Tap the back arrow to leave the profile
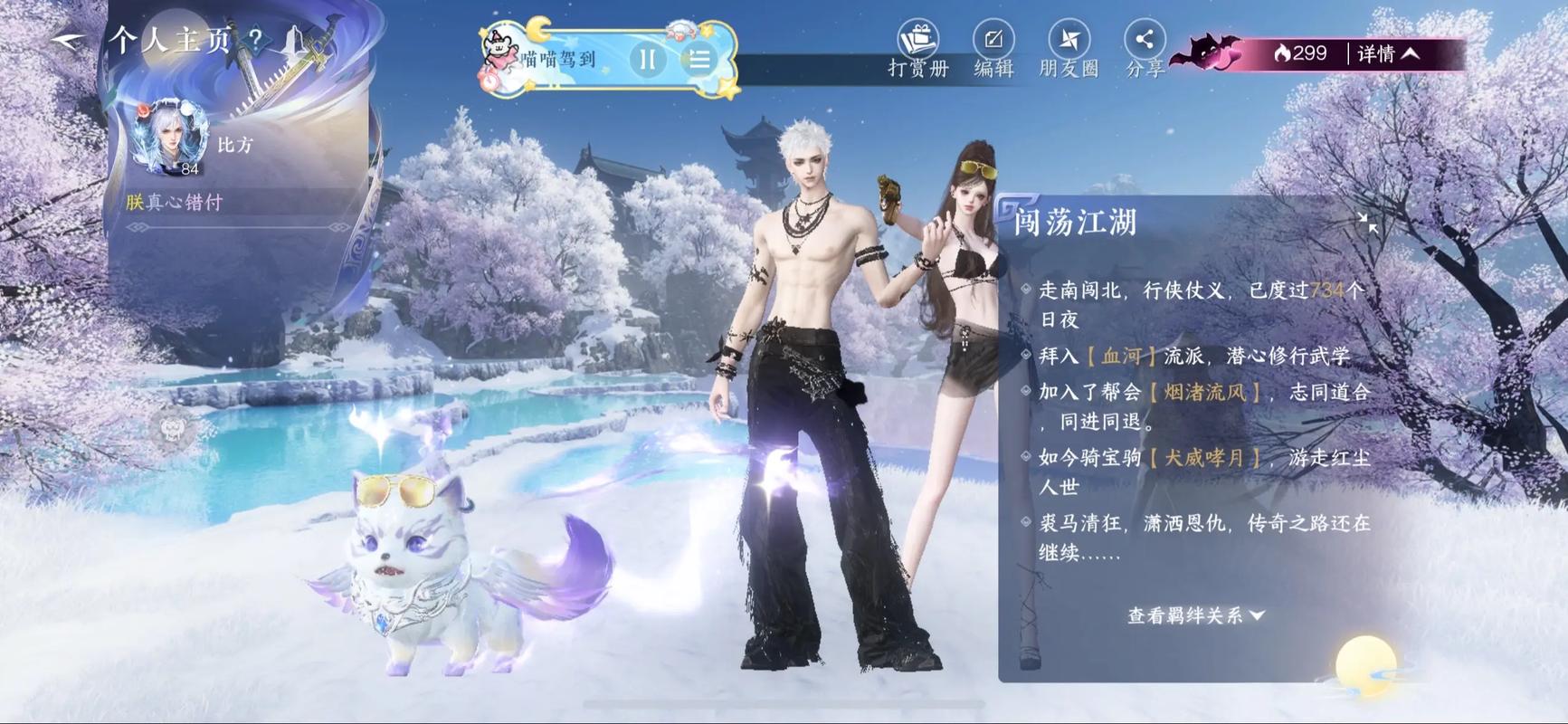Viewport: 1568px width, 724px height. click(x=68, y=38)
